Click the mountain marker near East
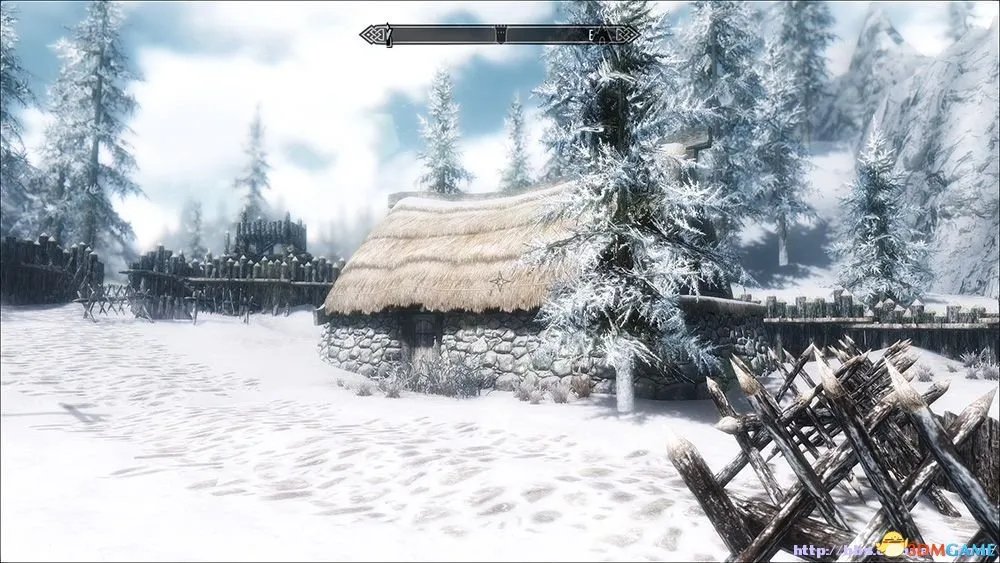Image resolution: width=1000 pixels, height=563 pixels. (602, 36)
